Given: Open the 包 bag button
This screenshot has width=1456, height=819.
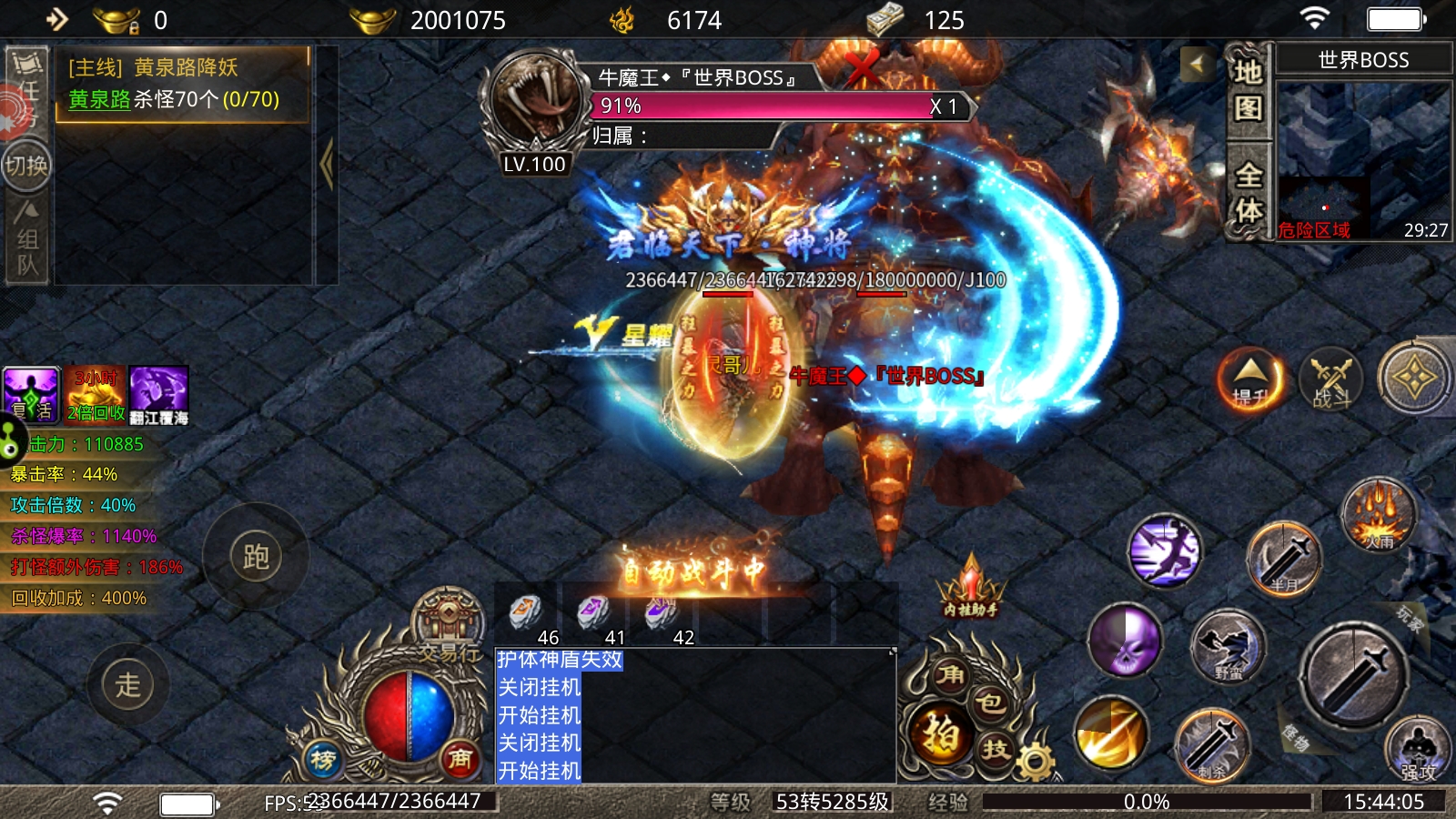Looking at the screenshot, I should [x=989, y=703].
